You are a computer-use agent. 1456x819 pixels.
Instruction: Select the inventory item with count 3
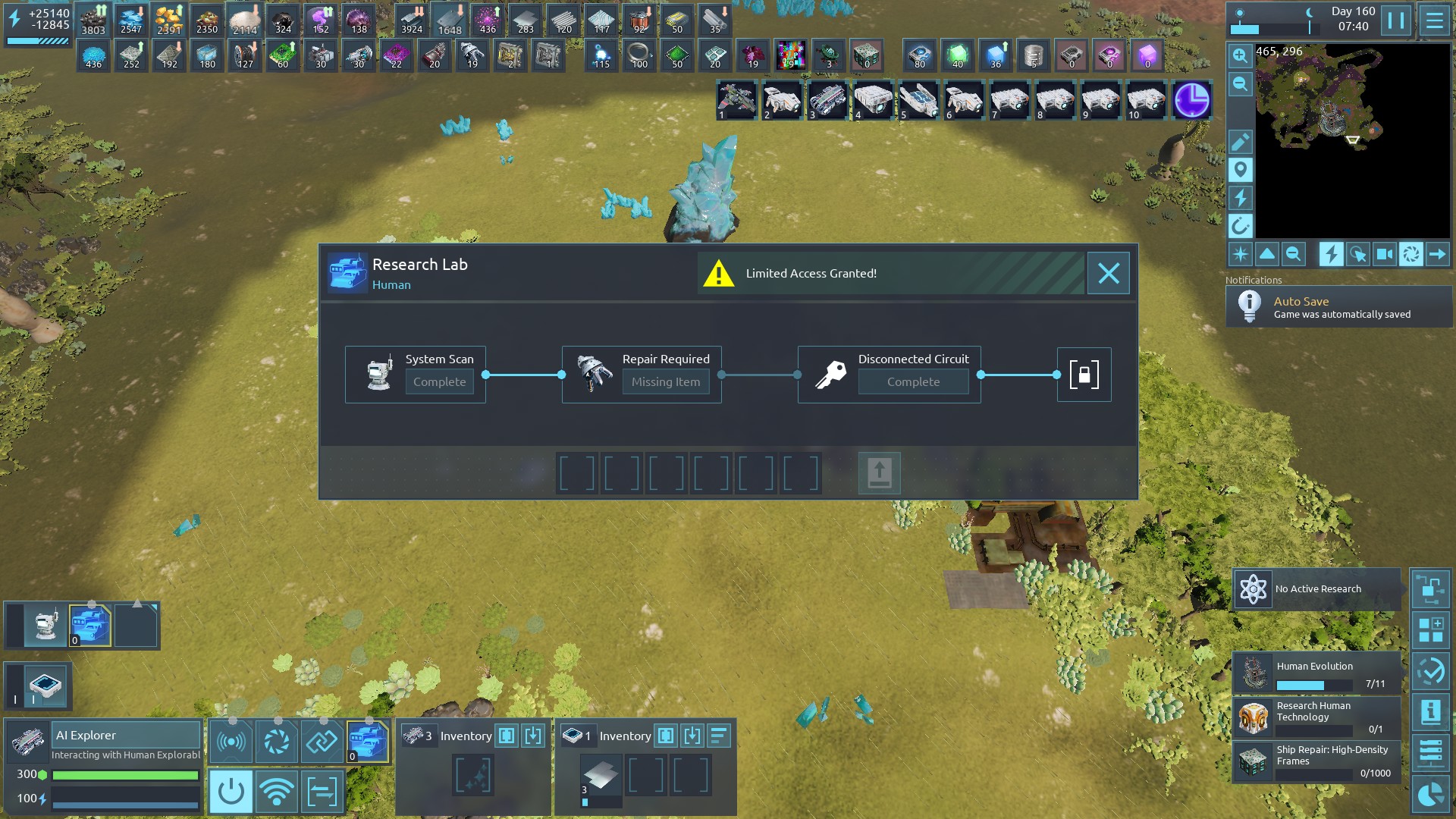click(600, 777)
